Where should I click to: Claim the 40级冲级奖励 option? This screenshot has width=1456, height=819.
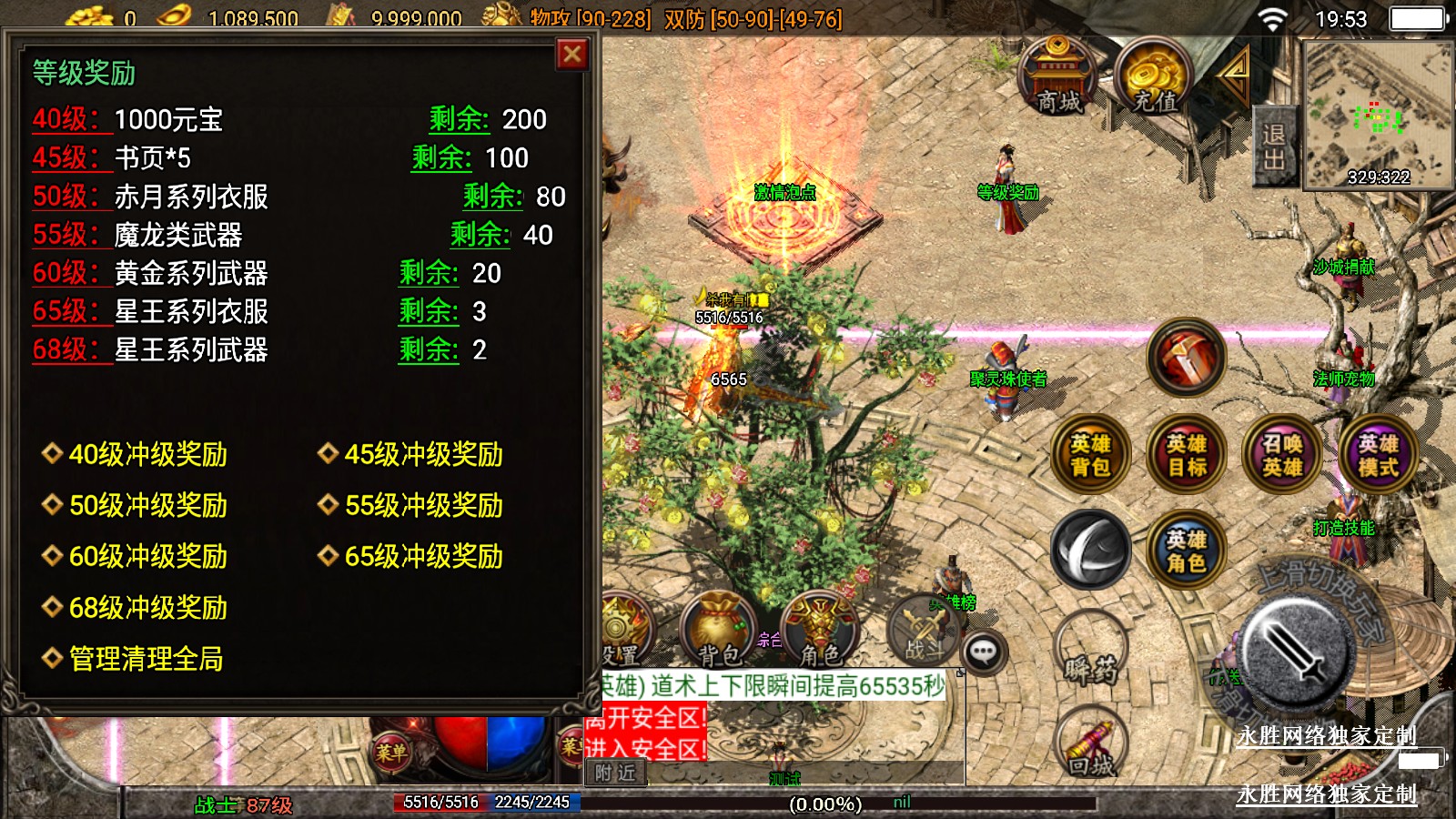point(147,454)
